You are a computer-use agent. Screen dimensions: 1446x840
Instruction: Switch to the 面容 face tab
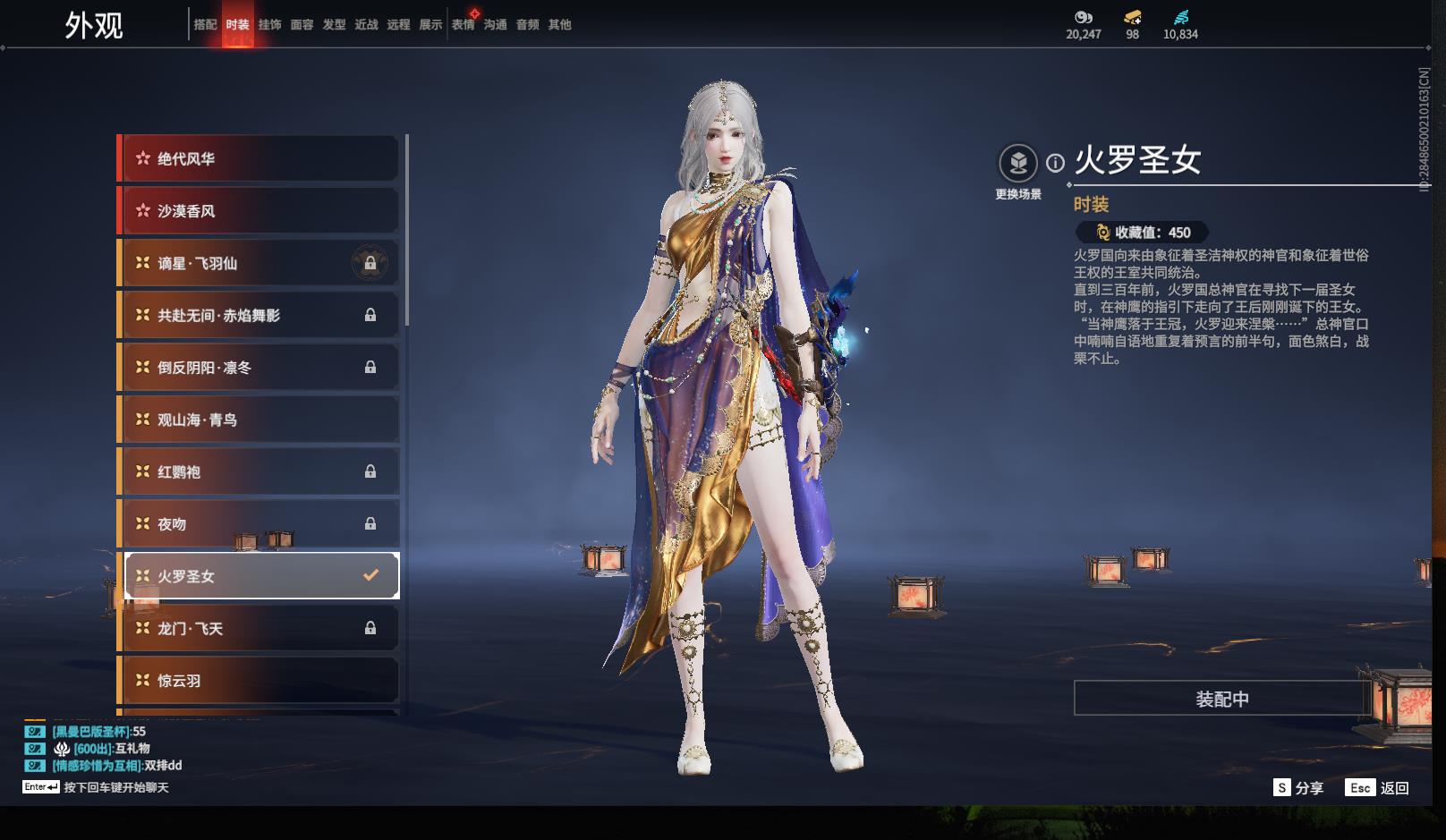point(302,25)
